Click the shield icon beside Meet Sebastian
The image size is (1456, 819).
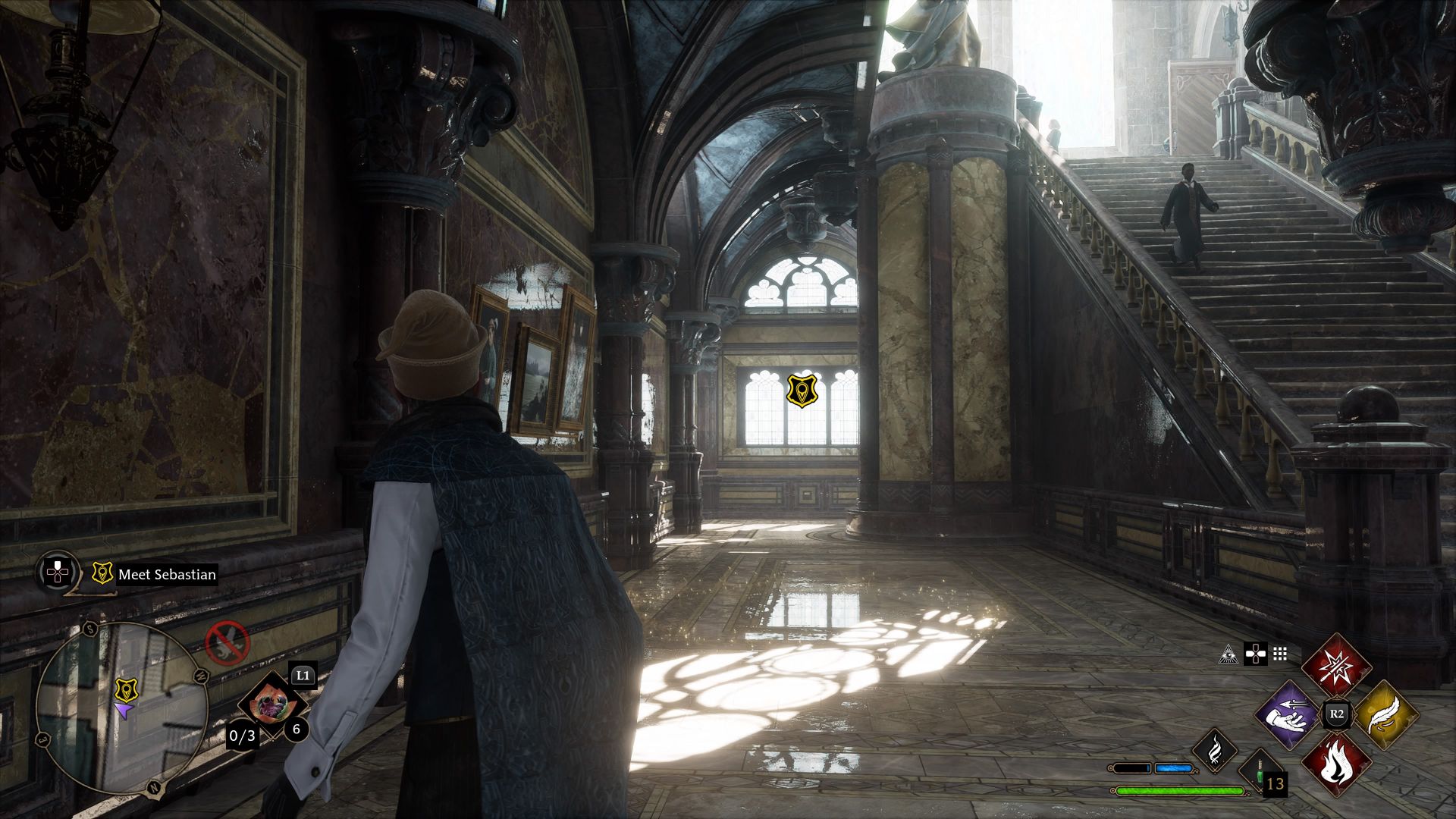102,574
